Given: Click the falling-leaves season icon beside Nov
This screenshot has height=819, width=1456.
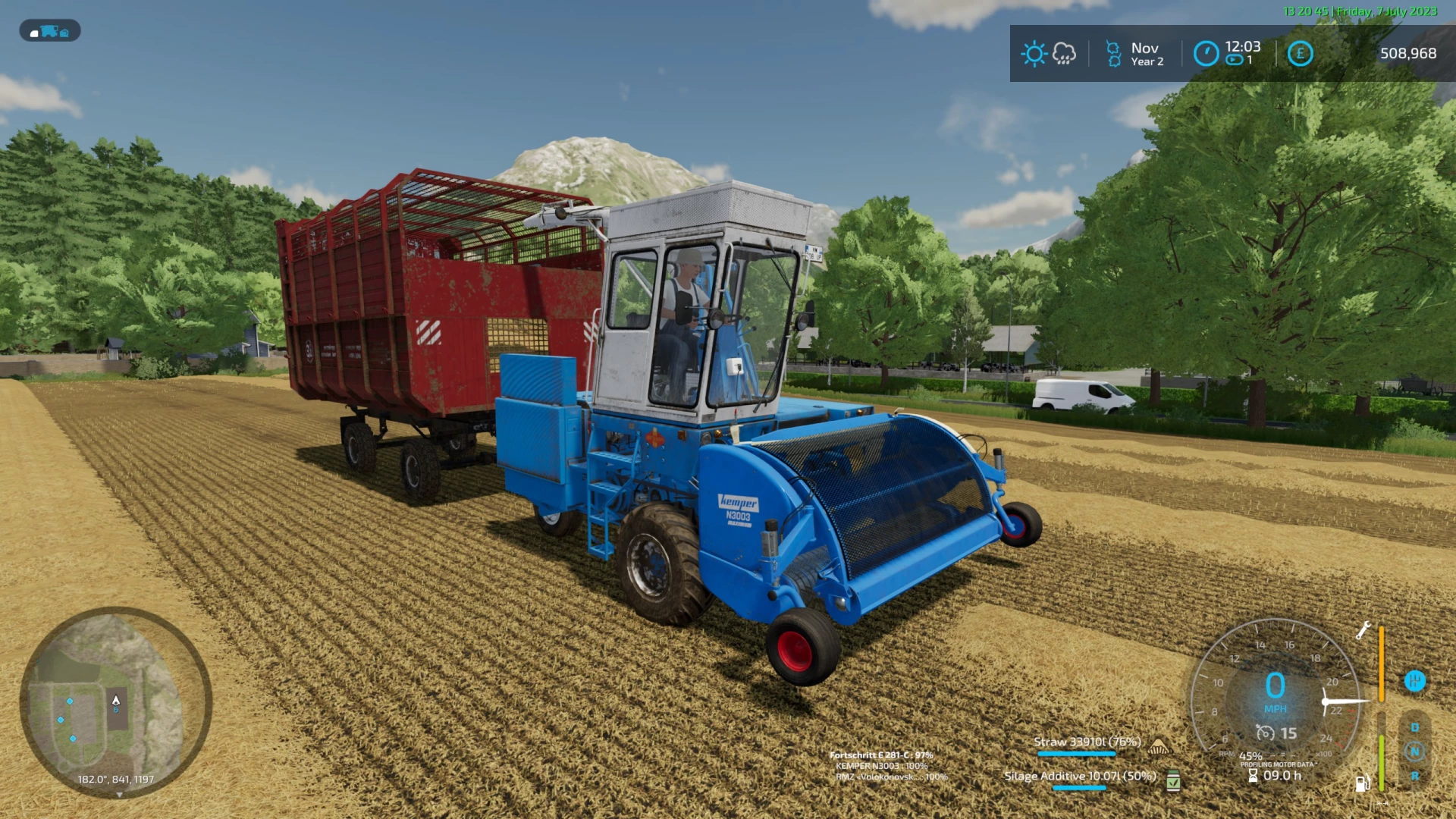Looking at the screenshot, I should 1112,53.
